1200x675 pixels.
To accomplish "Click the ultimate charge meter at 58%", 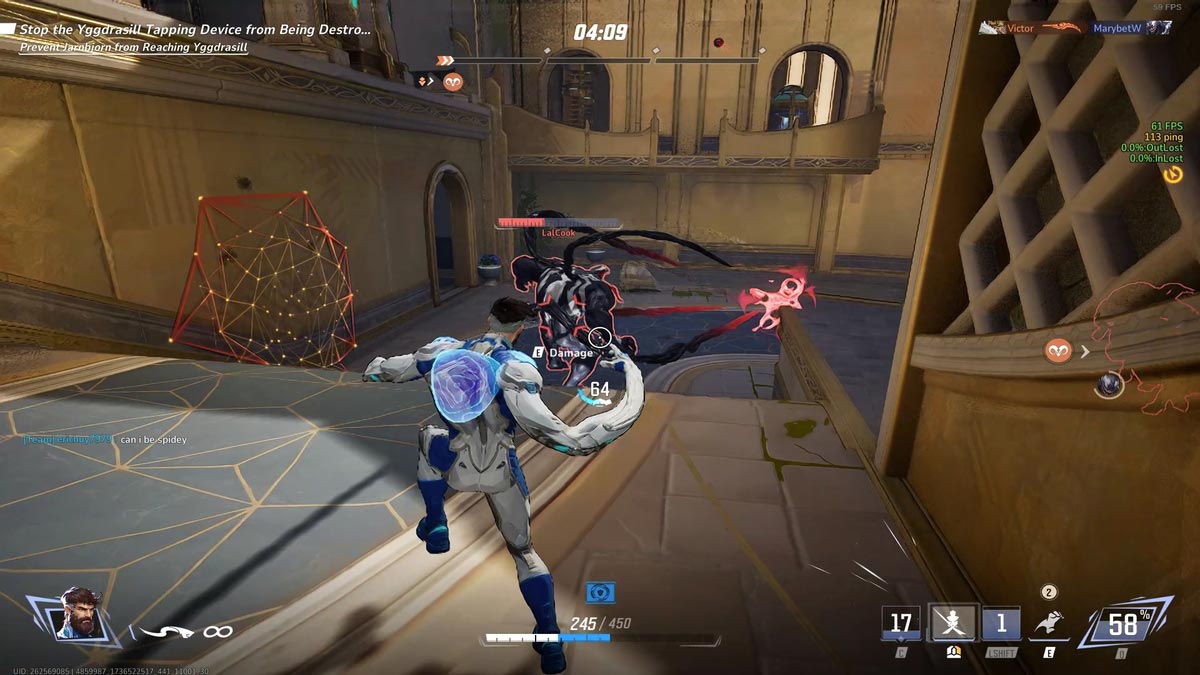I will pyautogui.click(x=1122, y=625).
